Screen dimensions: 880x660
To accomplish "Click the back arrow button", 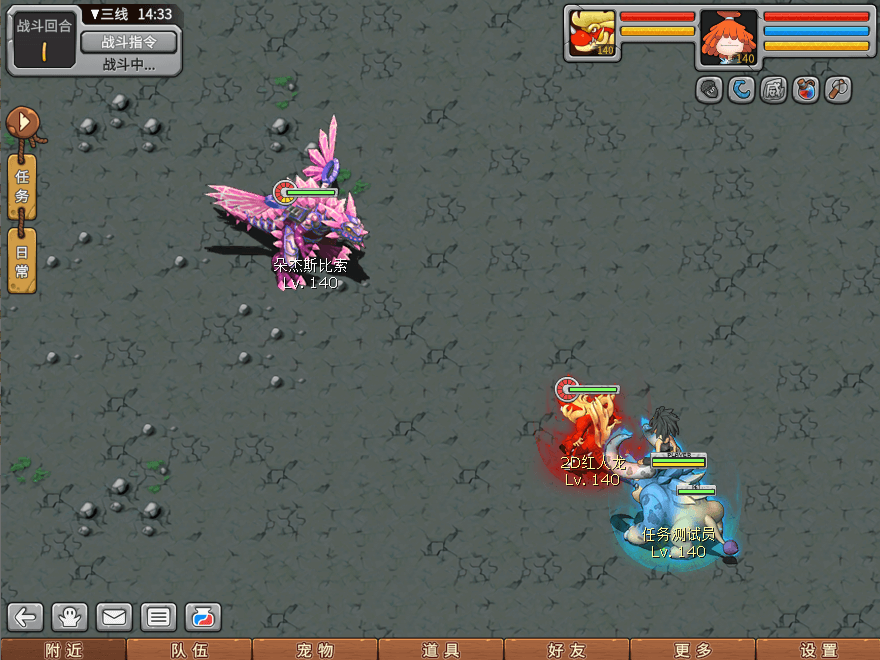I will (27, 617).
